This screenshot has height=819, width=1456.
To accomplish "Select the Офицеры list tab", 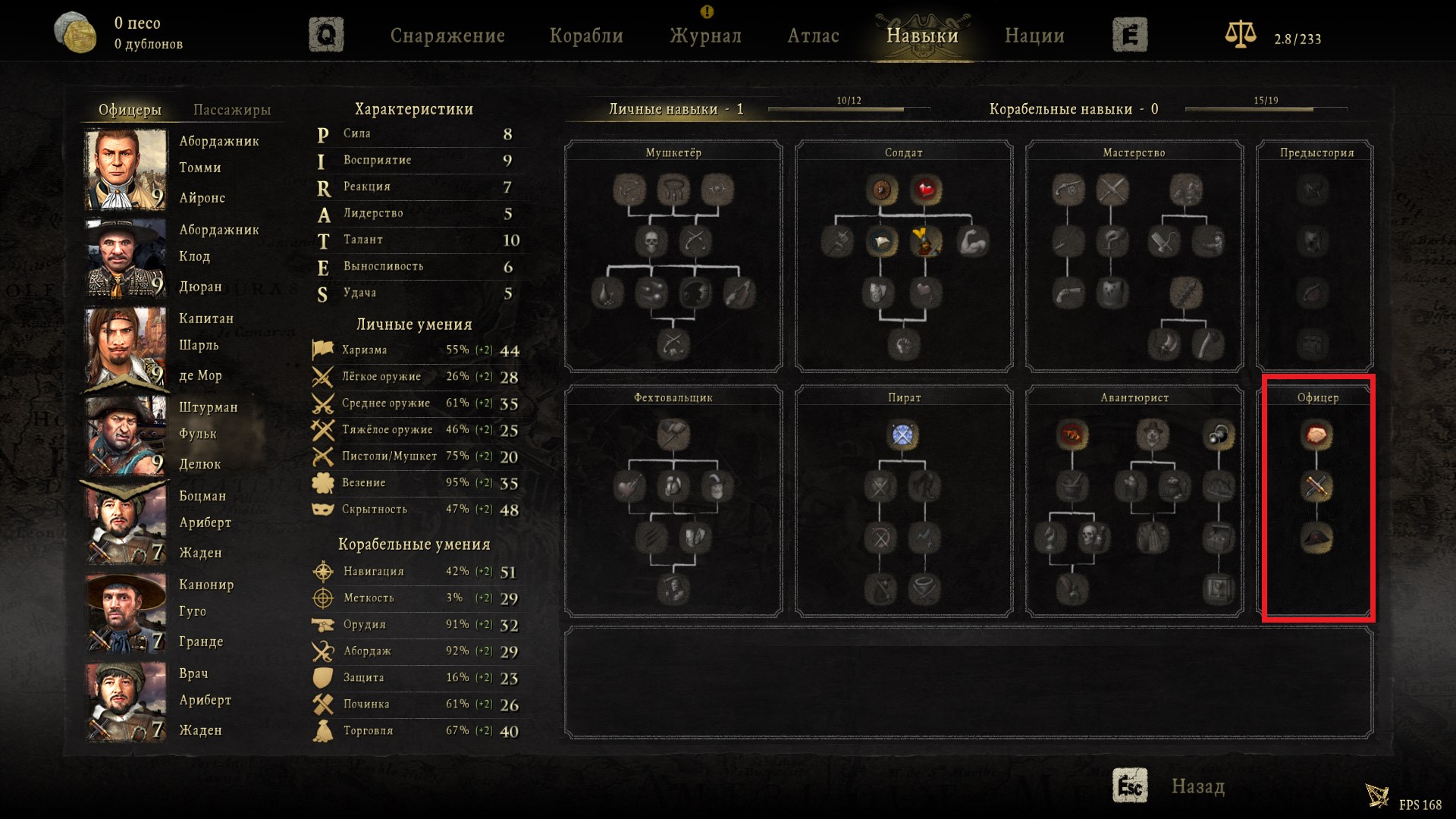I will coord(130,110).
